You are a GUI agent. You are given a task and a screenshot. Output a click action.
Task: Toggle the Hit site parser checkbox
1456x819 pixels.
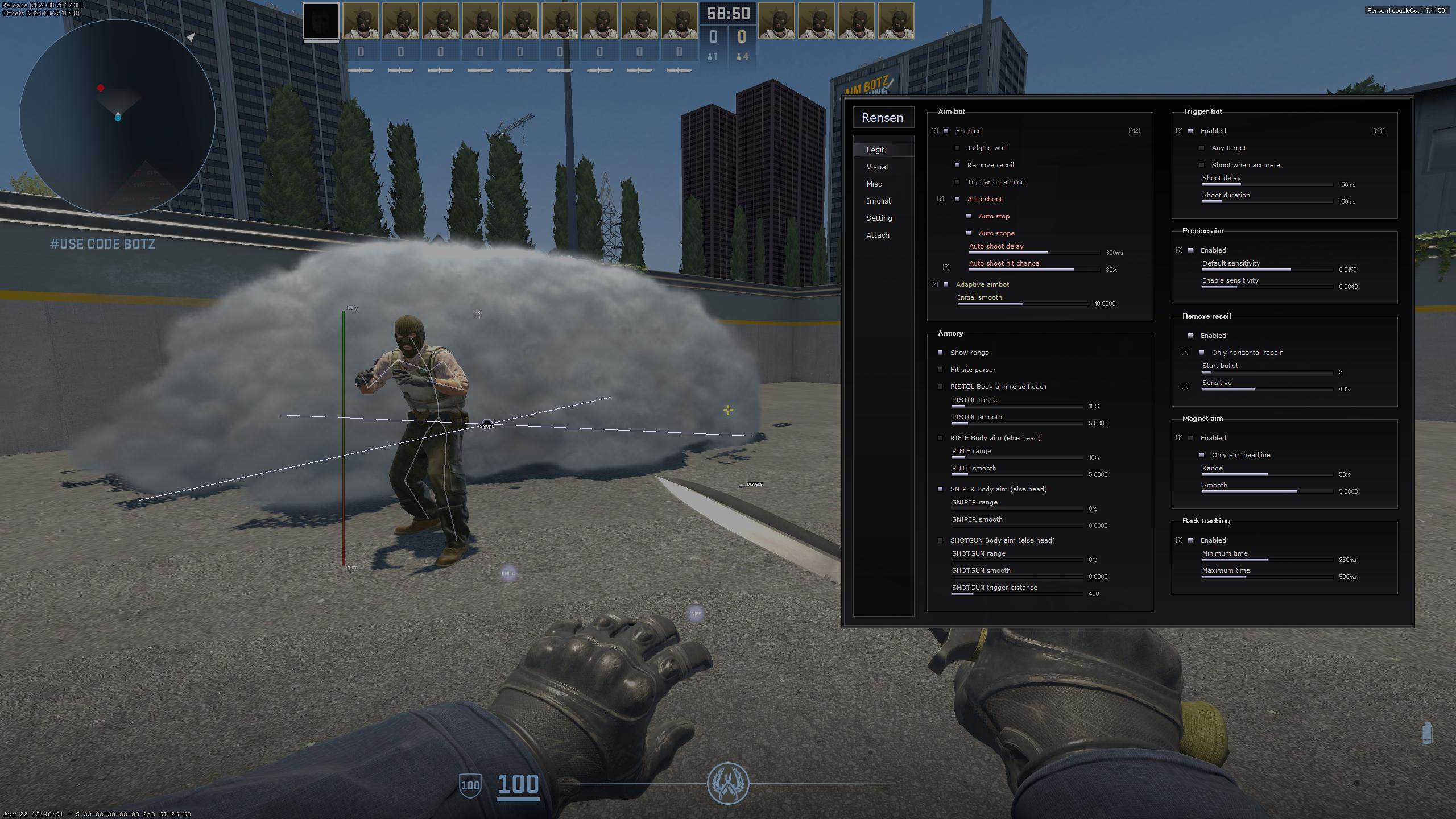(x=941, y=370)
